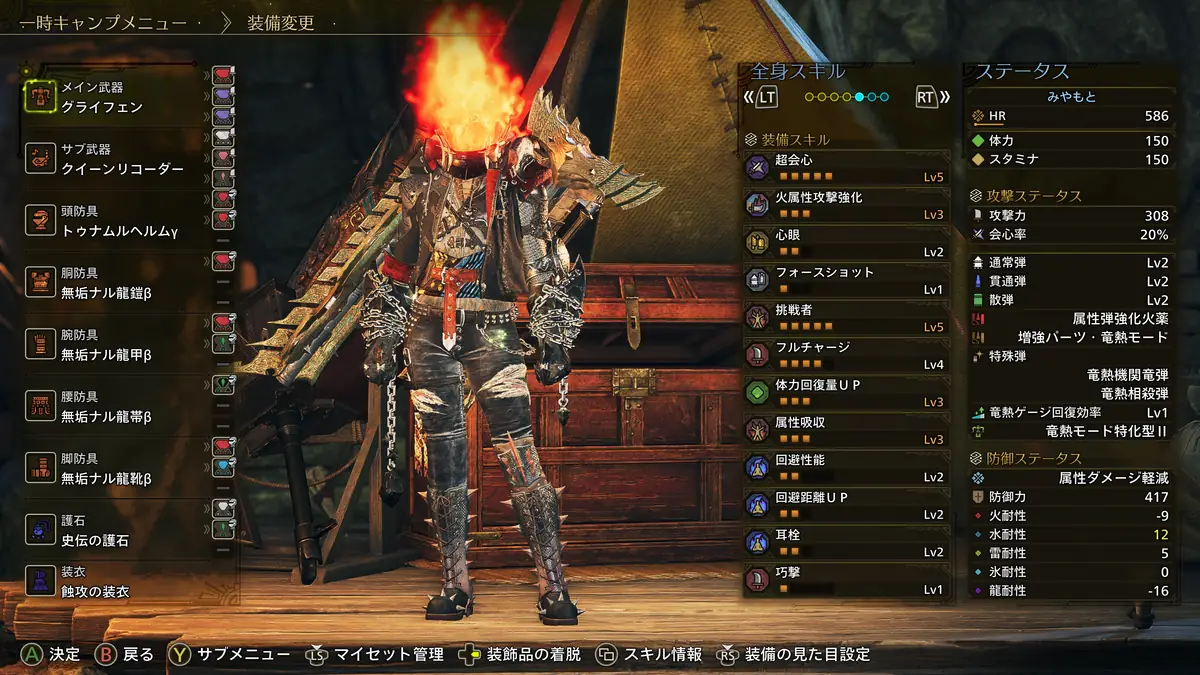Image resolution: width=1200 pixels, height=675 pixels.
Task: Click the 属性吸収 skill row
Action: coord(845,430)
